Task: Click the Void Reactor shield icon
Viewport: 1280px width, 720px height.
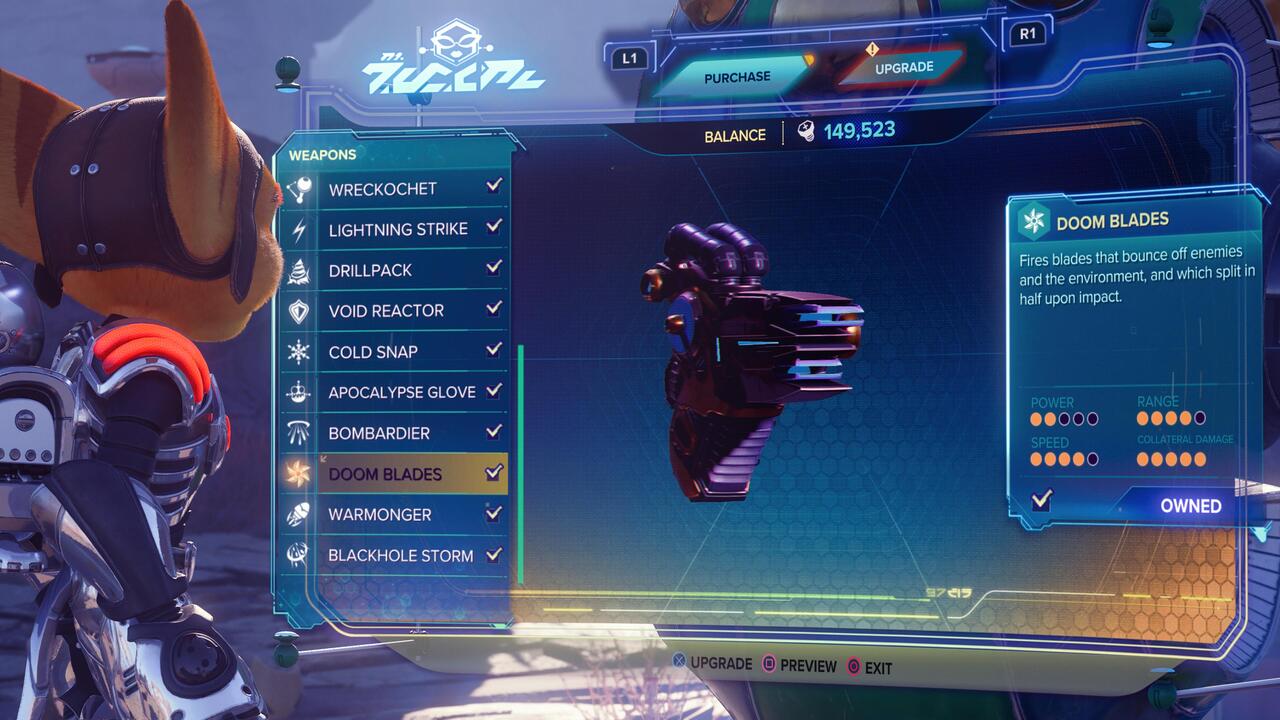Action: (300, 310)
